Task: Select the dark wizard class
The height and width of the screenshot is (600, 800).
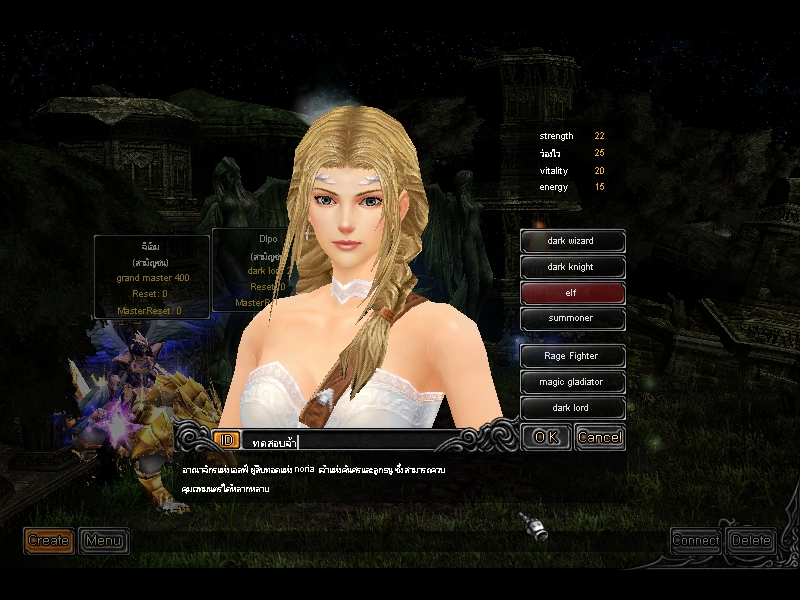Action: [573, 241]
